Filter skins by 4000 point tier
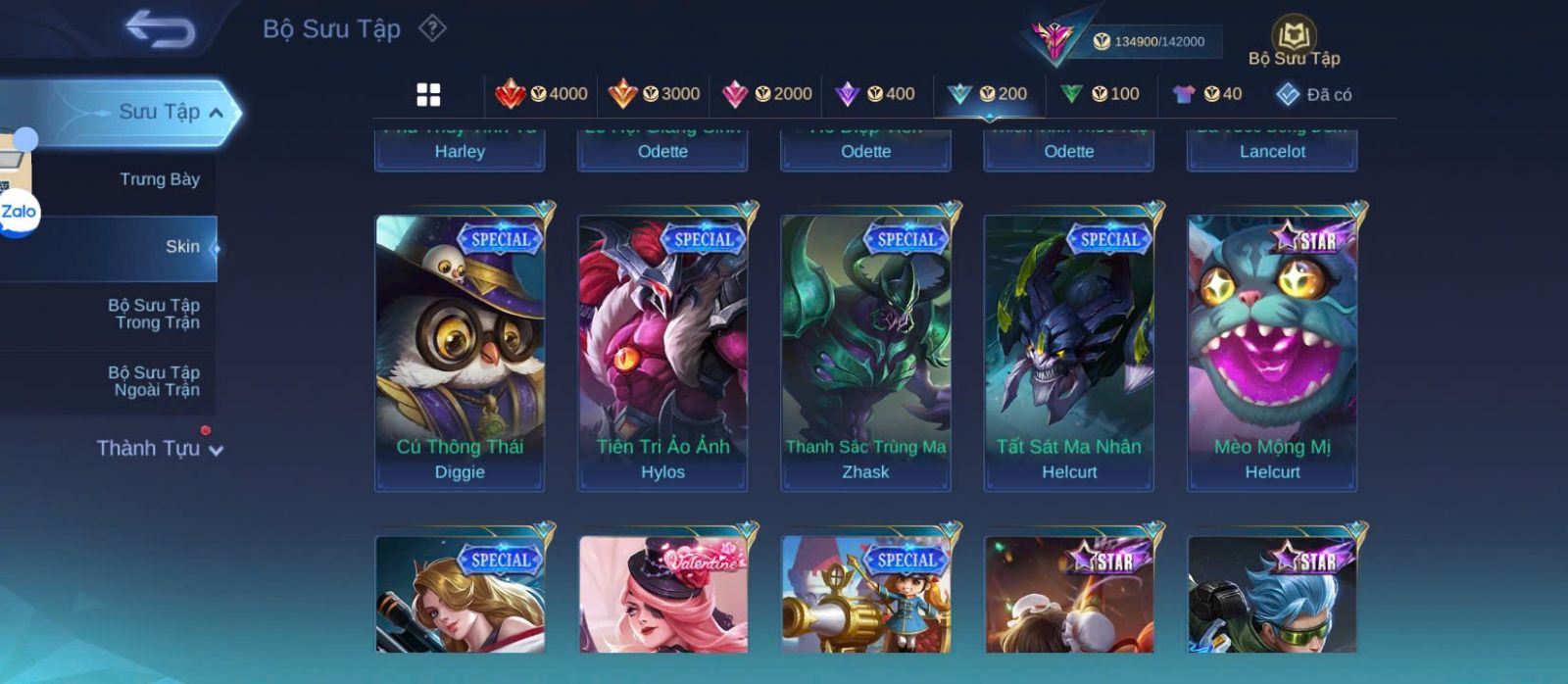Viewport: 1568px width, 684px height. click(541, 94)
